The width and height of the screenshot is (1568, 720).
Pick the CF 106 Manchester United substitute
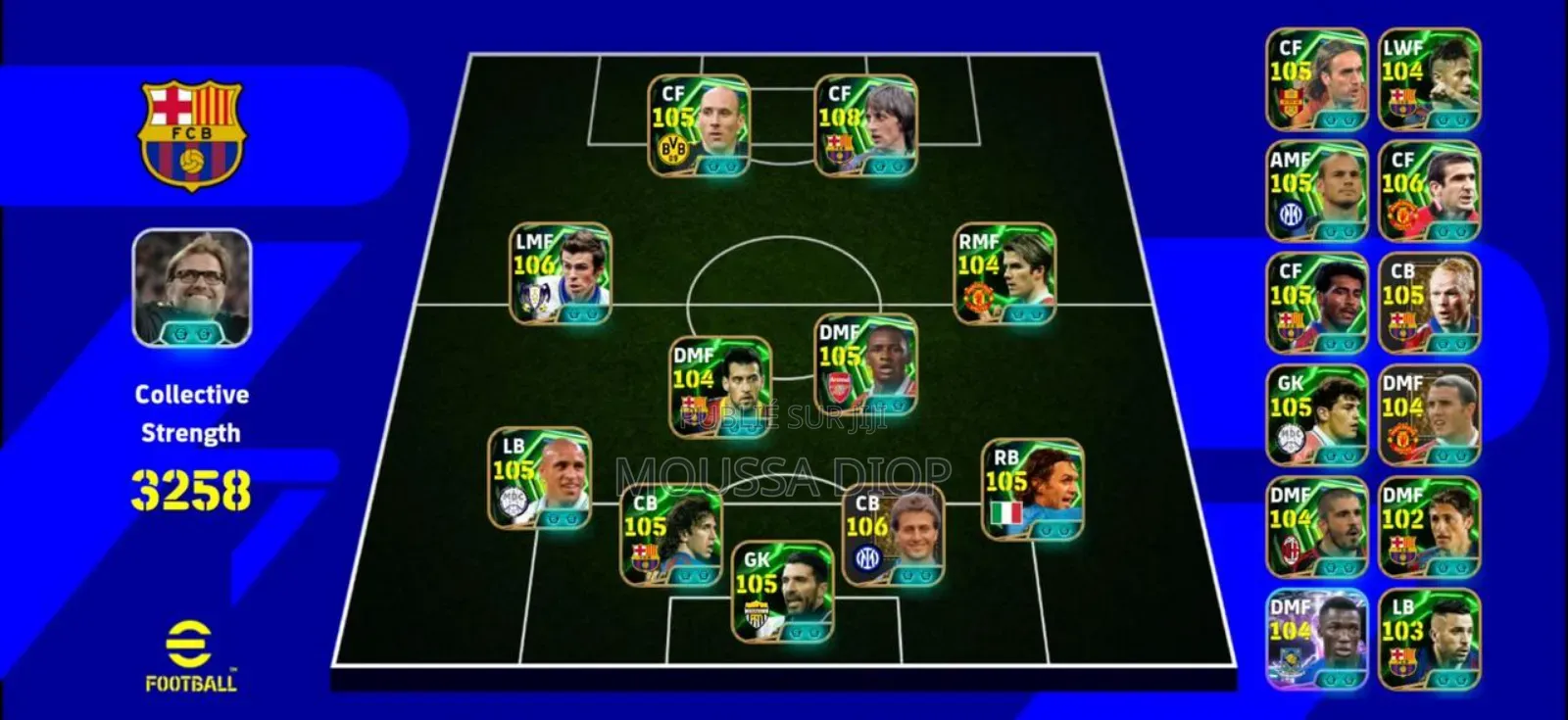click(x=1429, y=192)
